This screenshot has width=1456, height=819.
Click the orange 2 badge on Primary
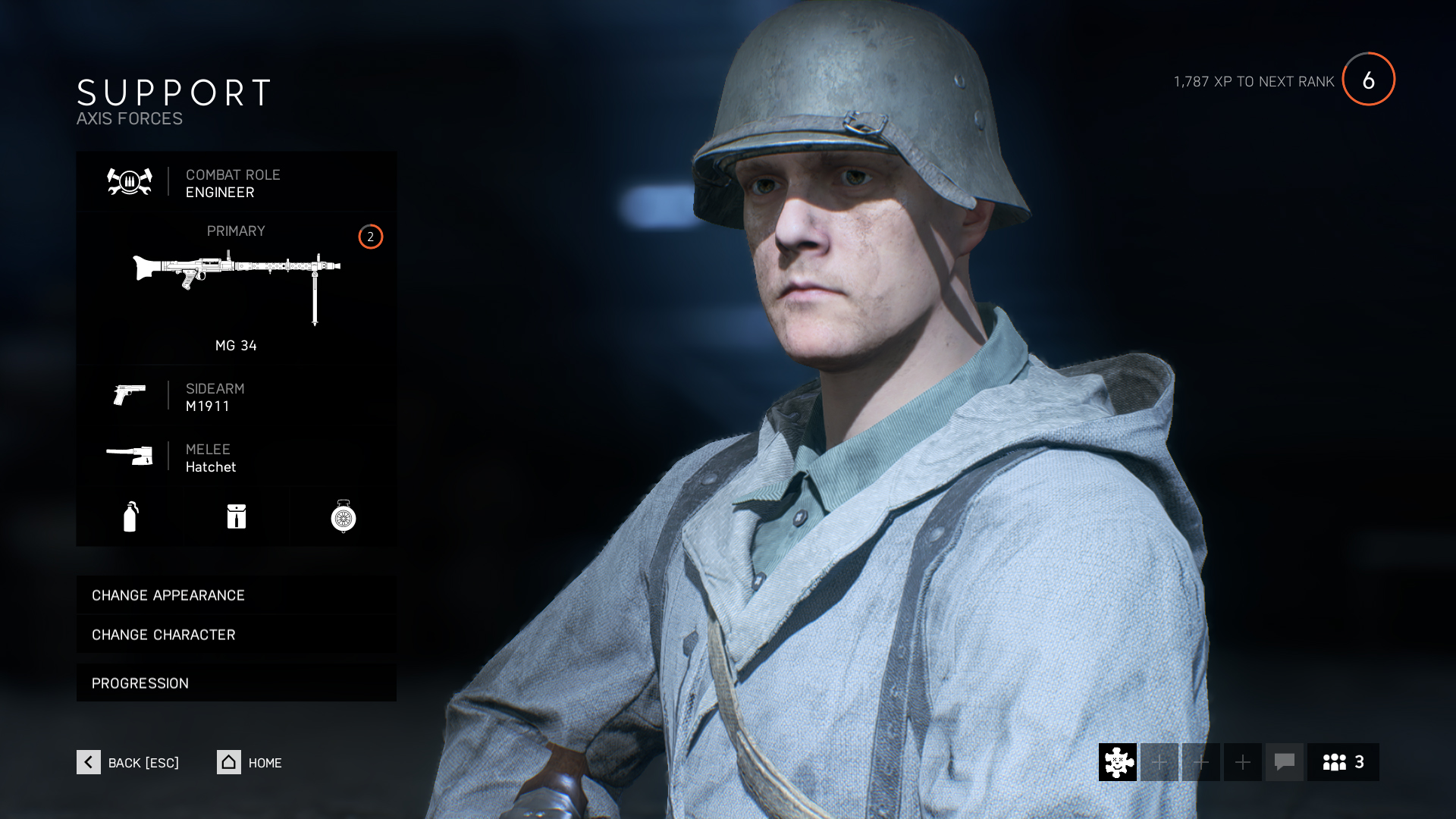pos(369,237)
